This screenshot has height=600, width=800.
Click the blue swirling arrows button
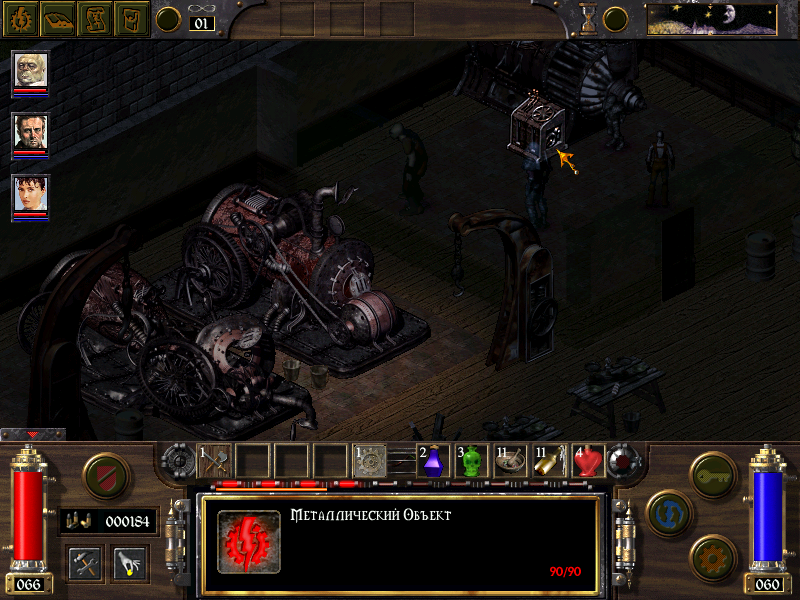click(x=668, y=512)
